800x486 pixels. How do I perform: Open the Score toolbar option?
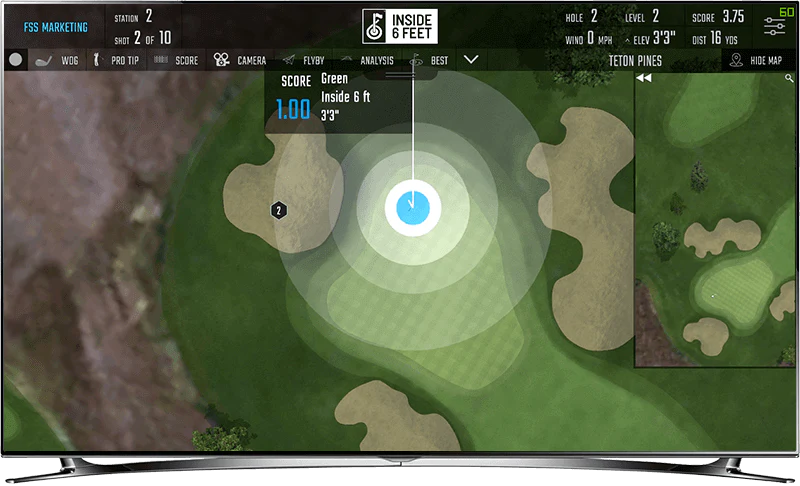click(176, 60)
